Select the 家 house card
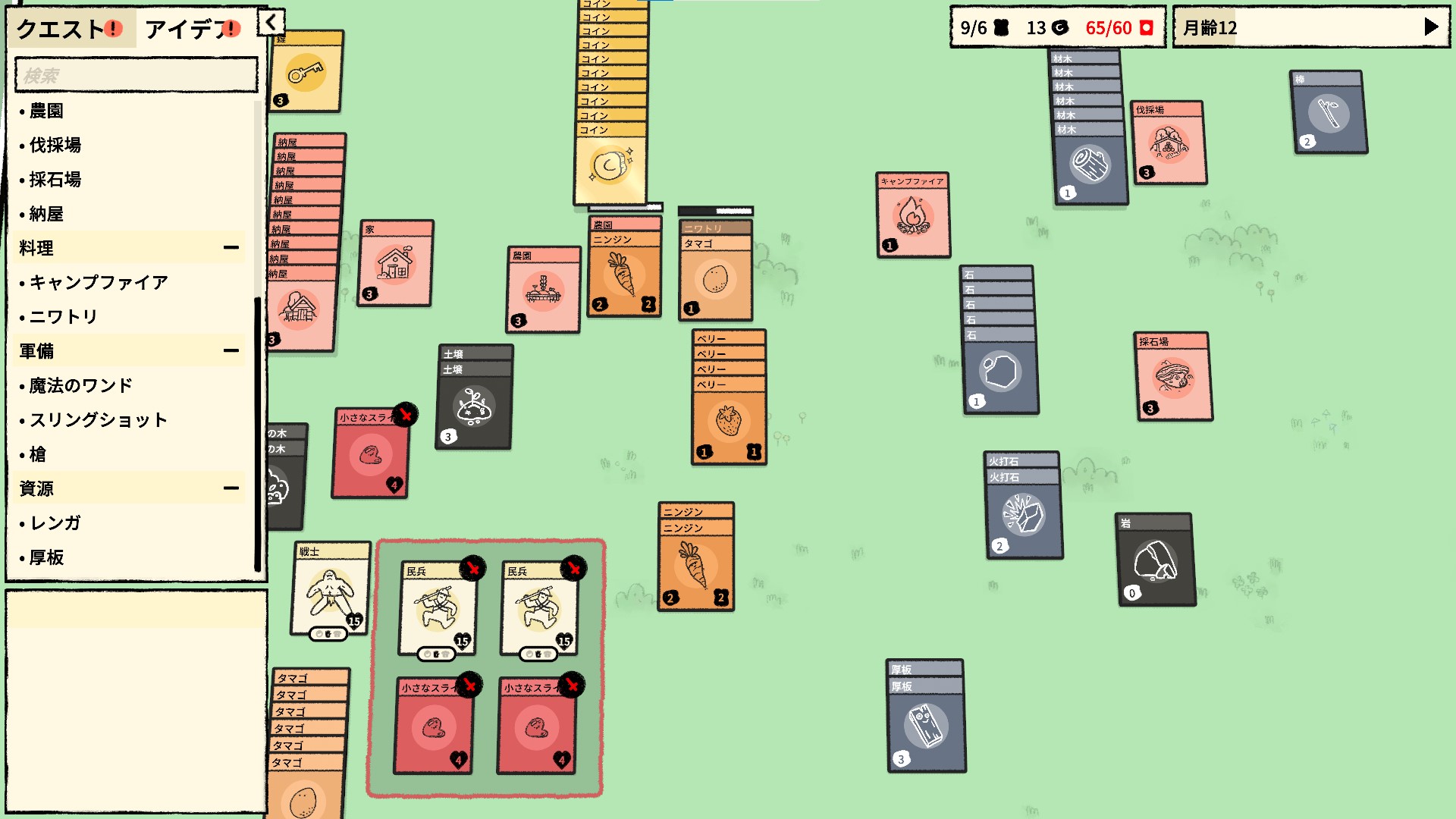1456x819 pixels. point(395,264)
